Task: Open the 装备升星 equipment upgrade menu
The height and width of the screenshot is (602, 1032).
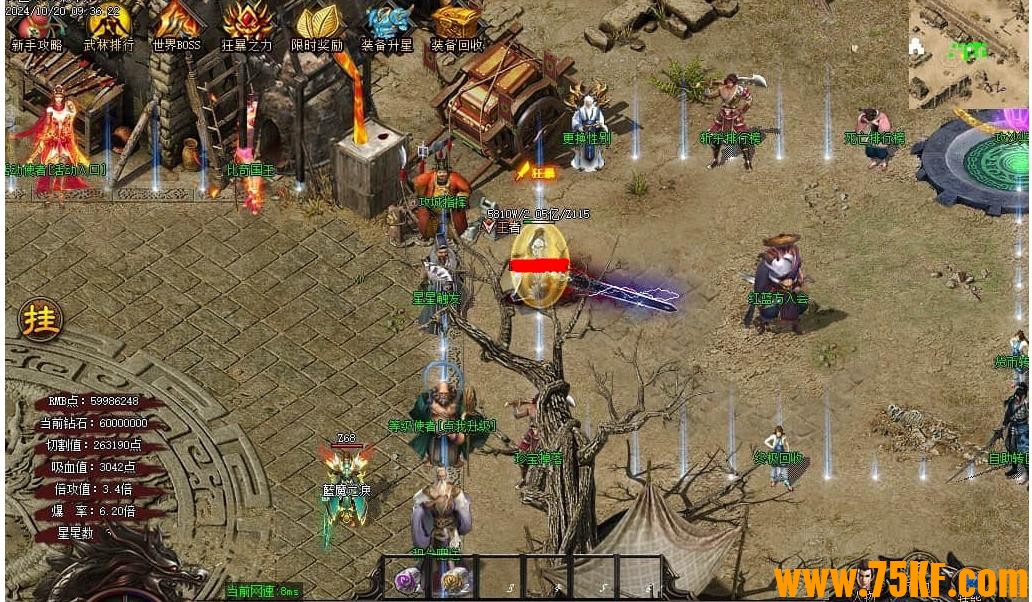Action: [387, 26]
